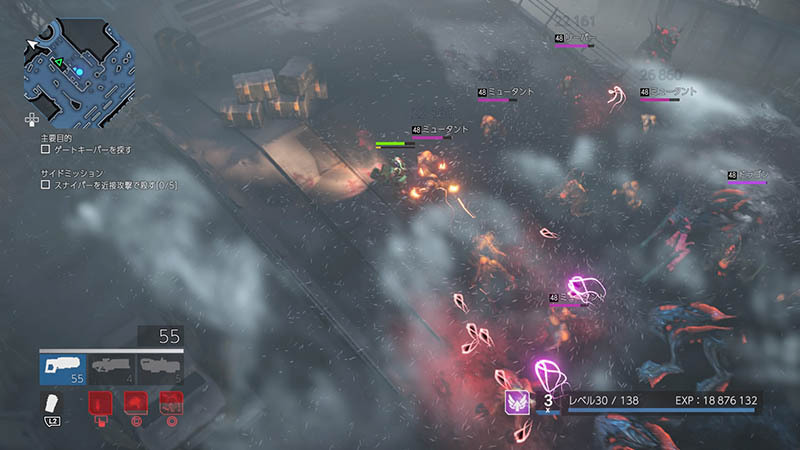800x450 pixels.
Task: Activate the rightmost red ability icon
Action: (x=170, y=403)
